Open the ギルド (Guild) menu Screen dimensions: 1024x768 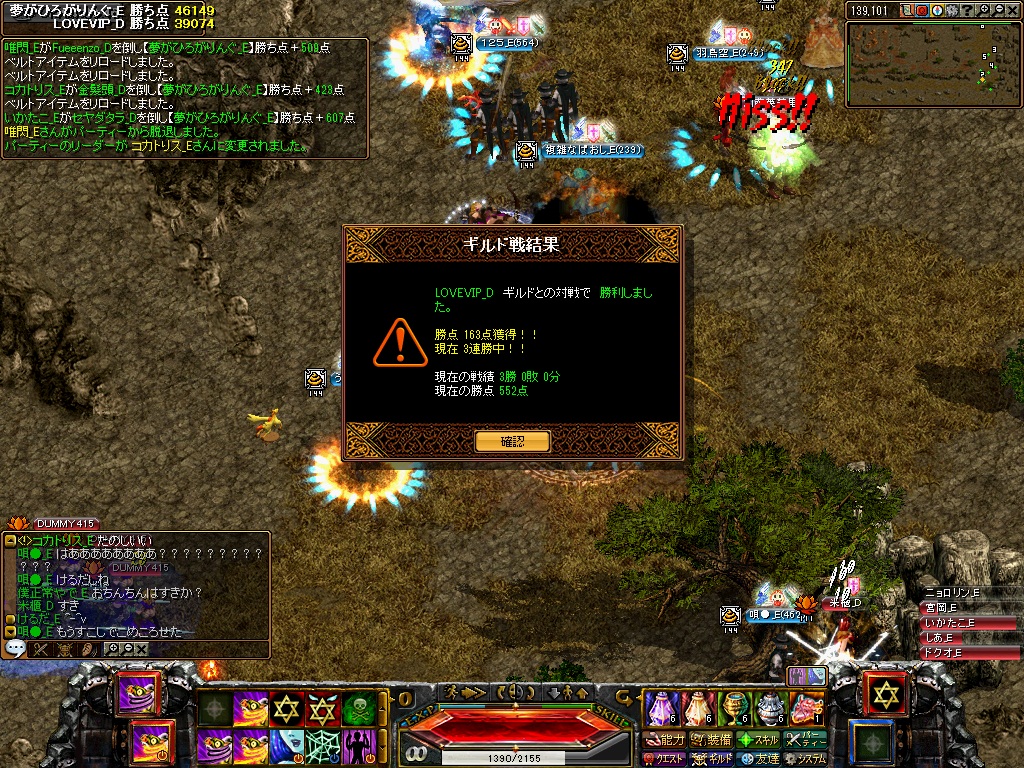(711, 759)
